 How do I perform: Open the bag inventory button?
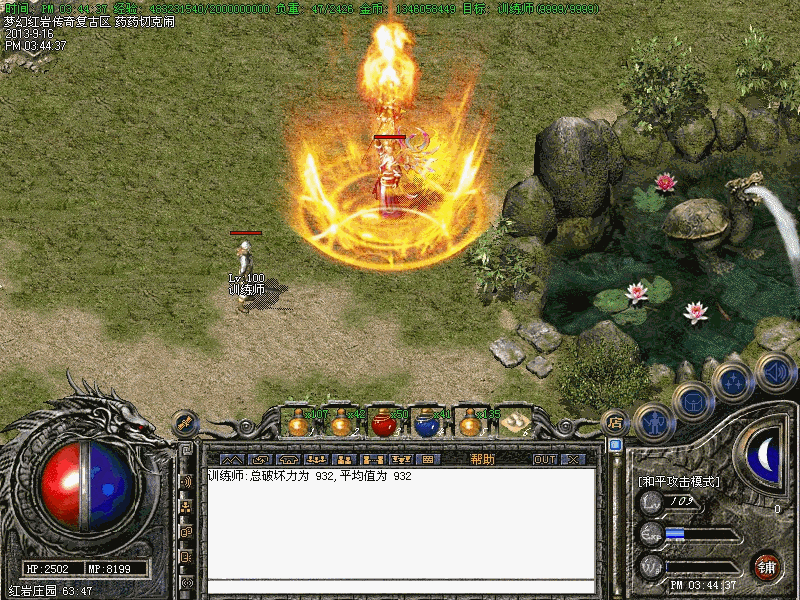[x=693, y=400]
